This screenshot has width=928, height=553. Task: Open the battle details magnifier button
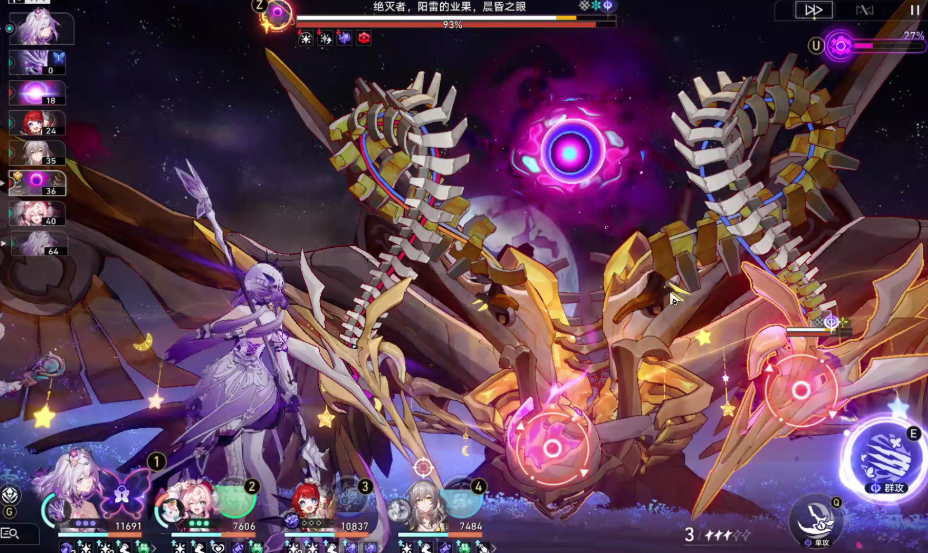13,534
